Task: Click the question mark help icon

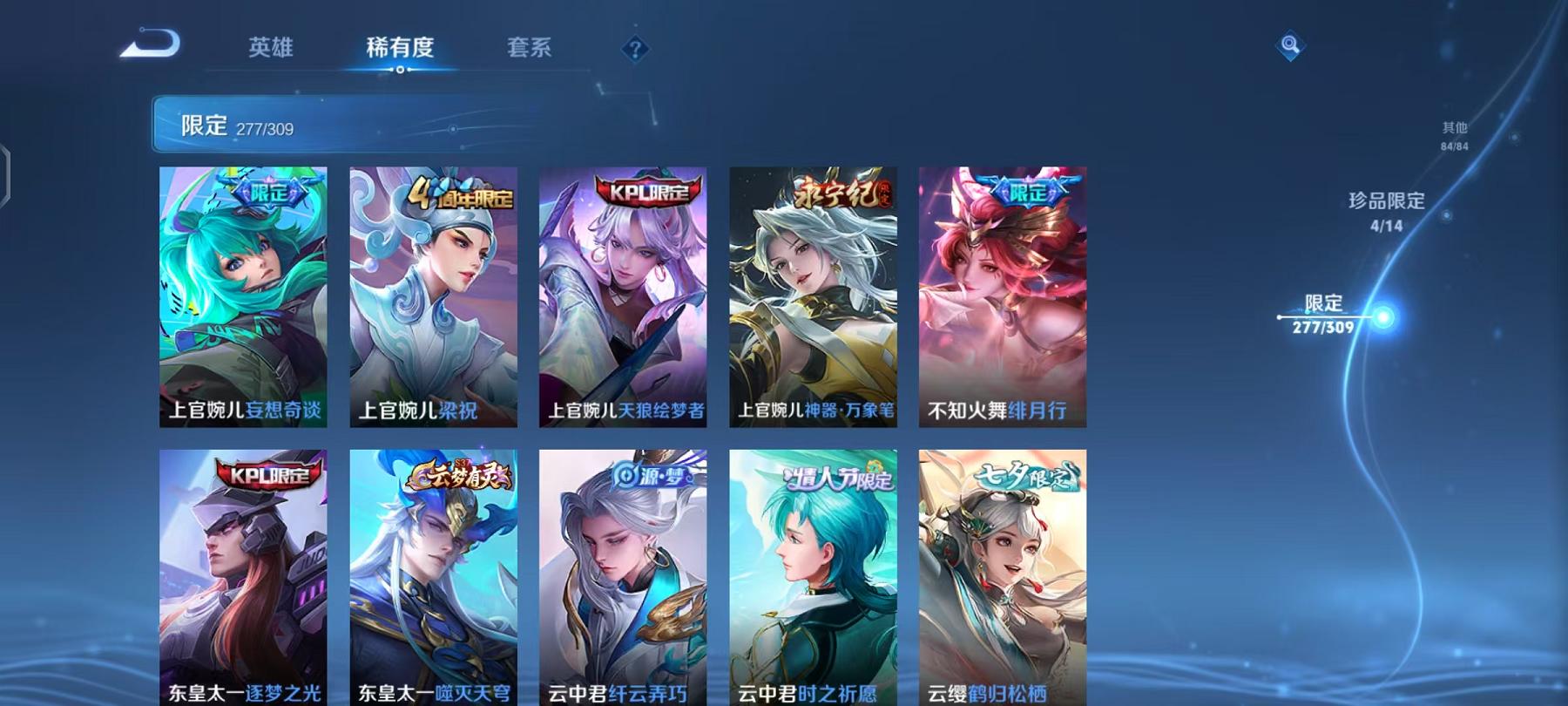Action: (x=634, y=50)
